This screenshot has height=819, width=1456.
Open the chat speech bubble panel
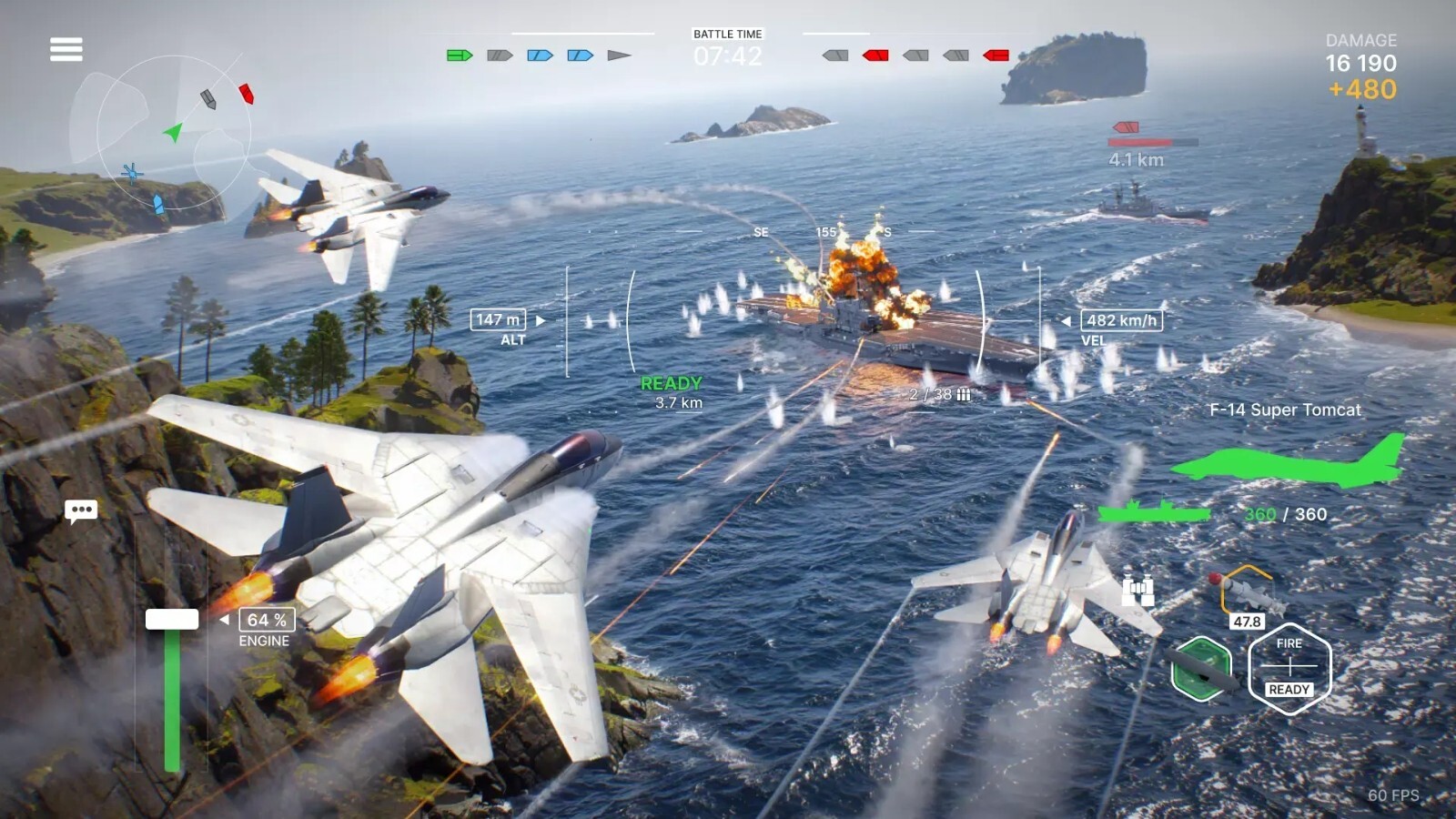click(80, 511)
